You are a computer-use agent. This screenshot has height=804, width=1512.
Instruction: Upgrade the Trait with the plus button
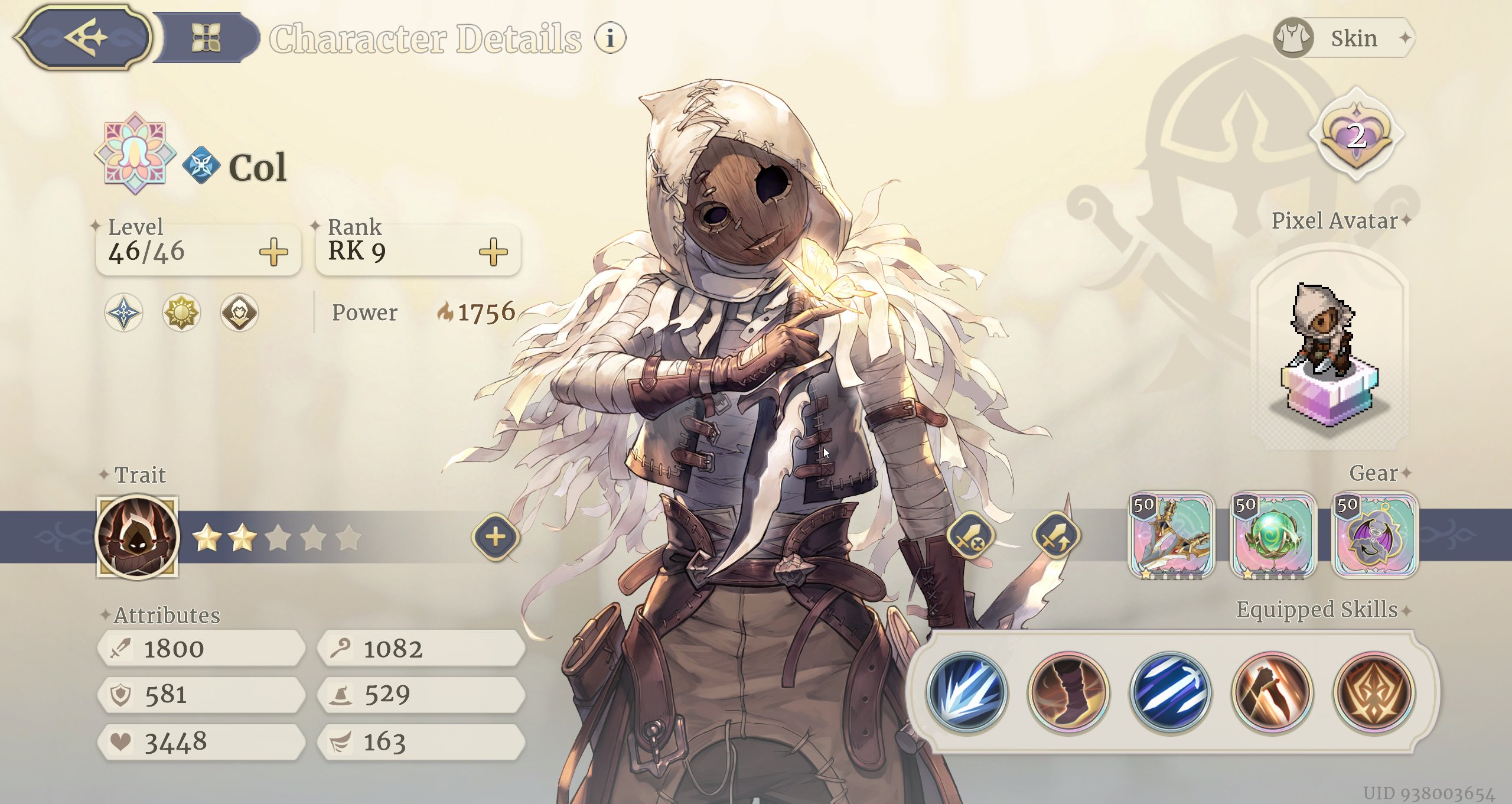(x=496, y=537)
